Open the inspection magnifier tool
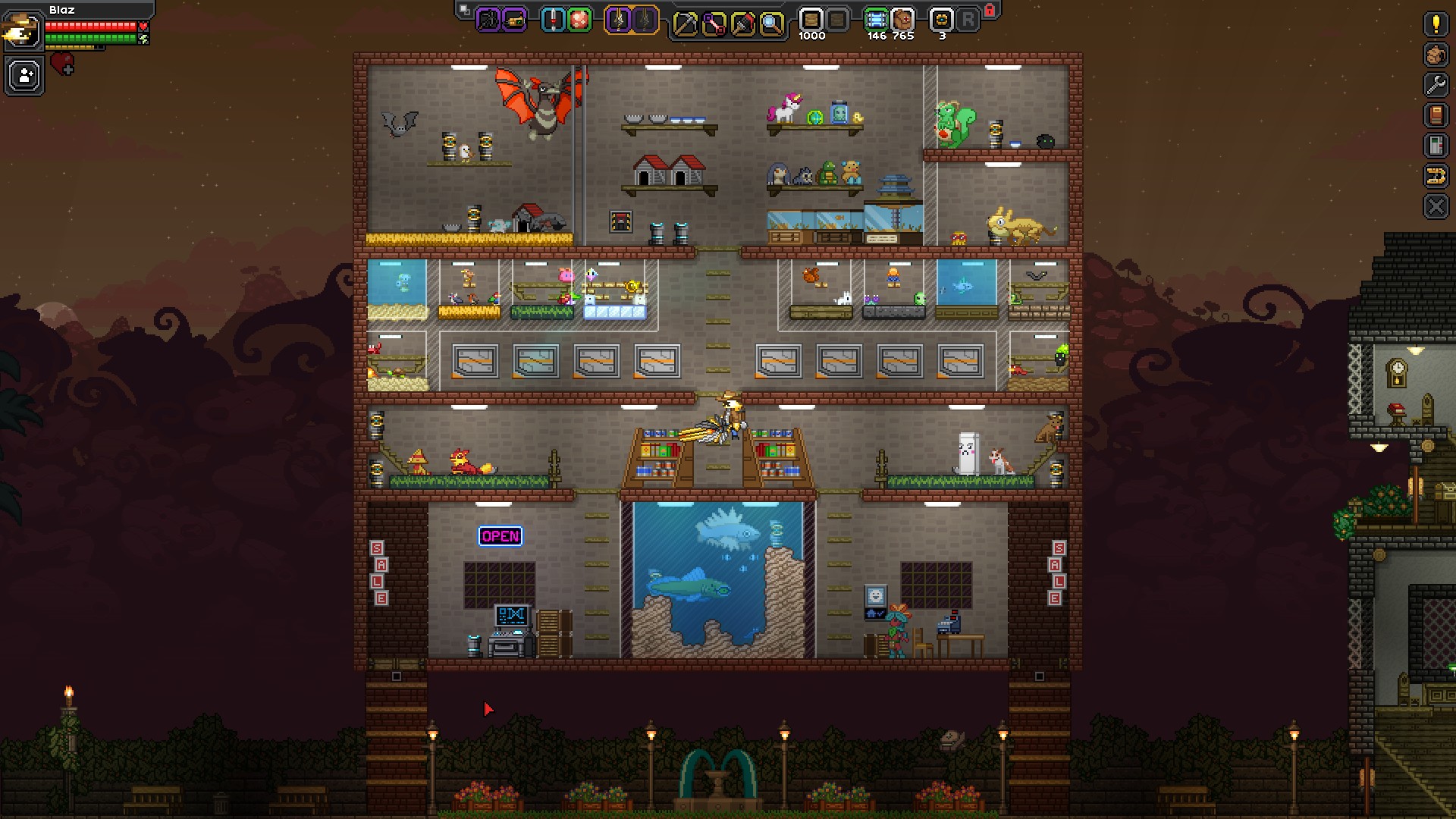Image resolution: width=1456 pixels, height=819 pixels. (773, 23)
